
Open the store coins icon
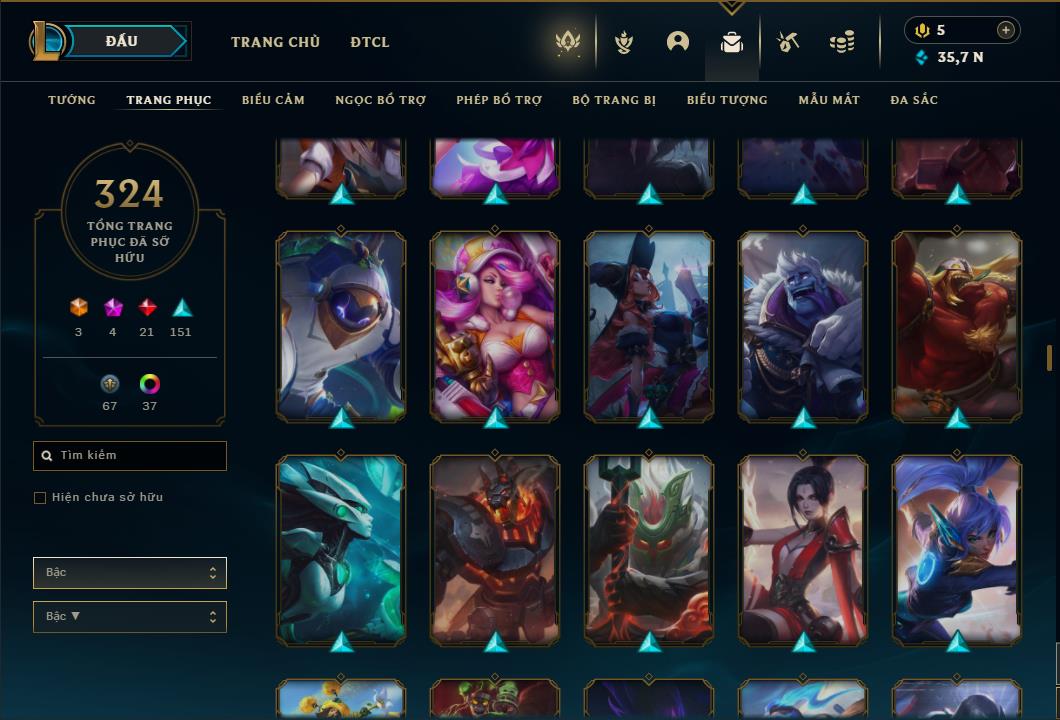click(842, 42)
